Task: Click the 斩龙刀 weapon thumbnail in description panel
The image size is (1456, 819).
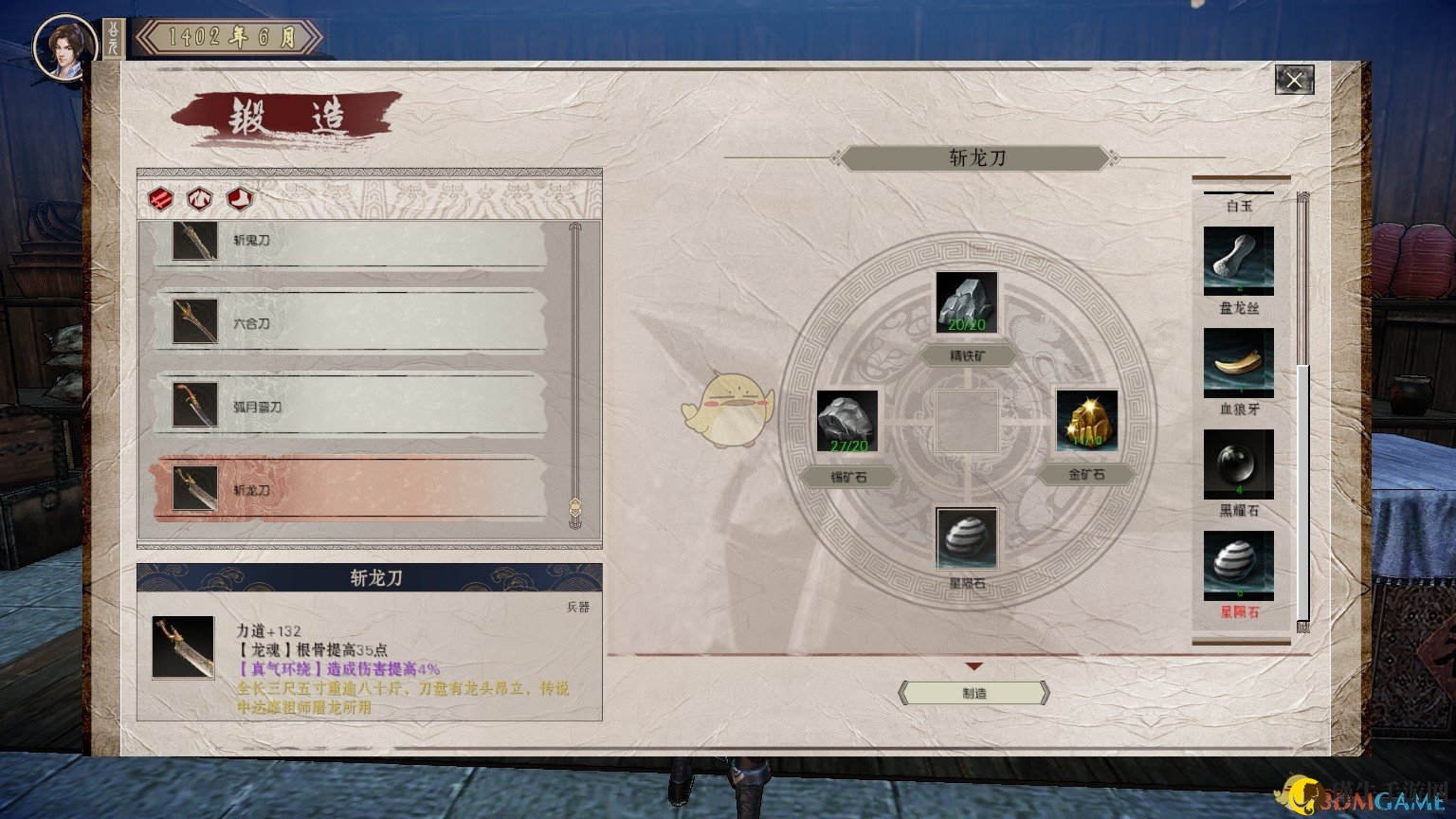Action: 185,646
